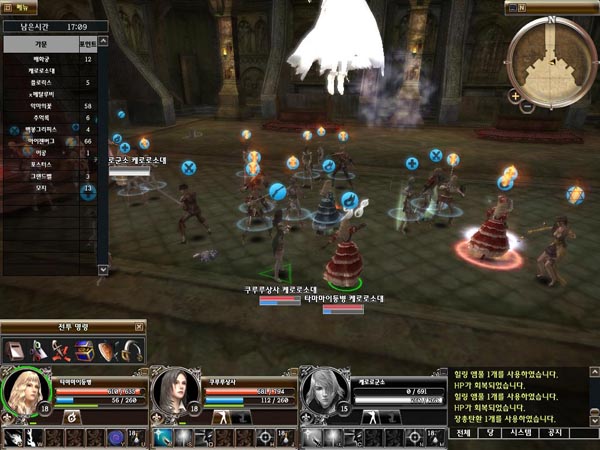The height and width of the screenshot is (450, 600).
Task: Switch chat to the 전체 tab
Action: click(x=463, y=433)
